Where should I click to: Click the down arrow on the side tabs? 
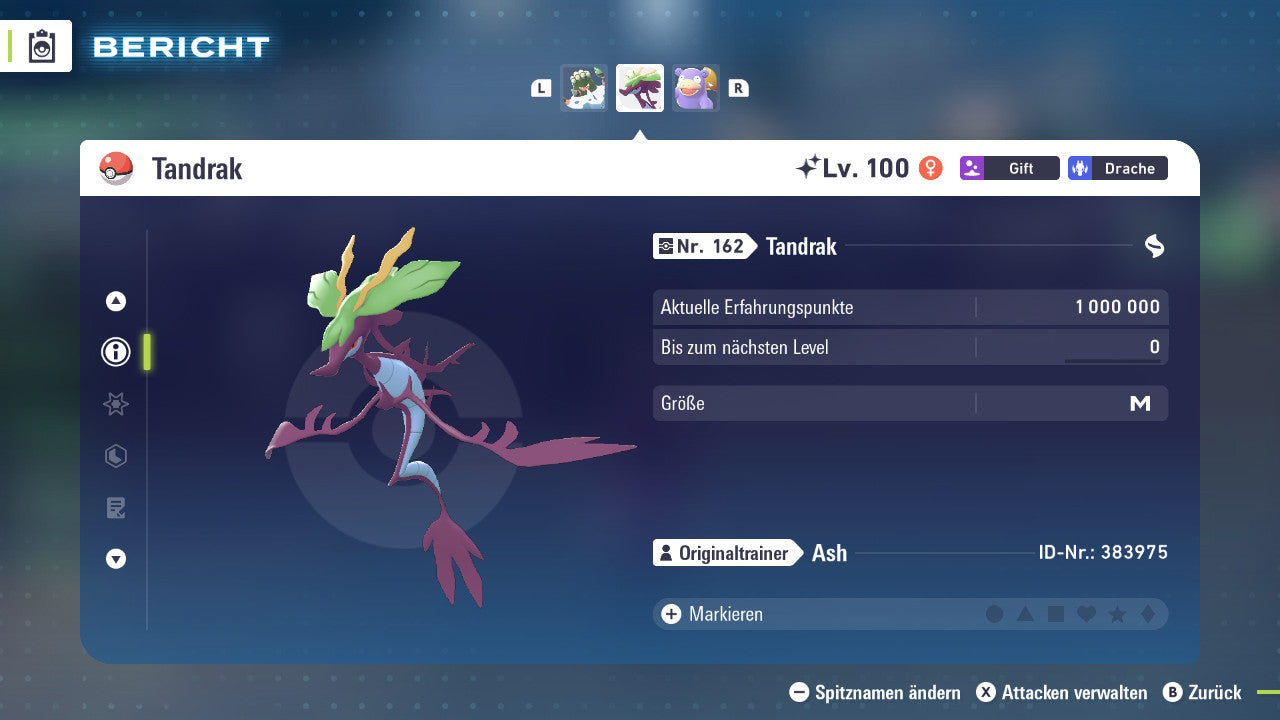tap(116, 559)
